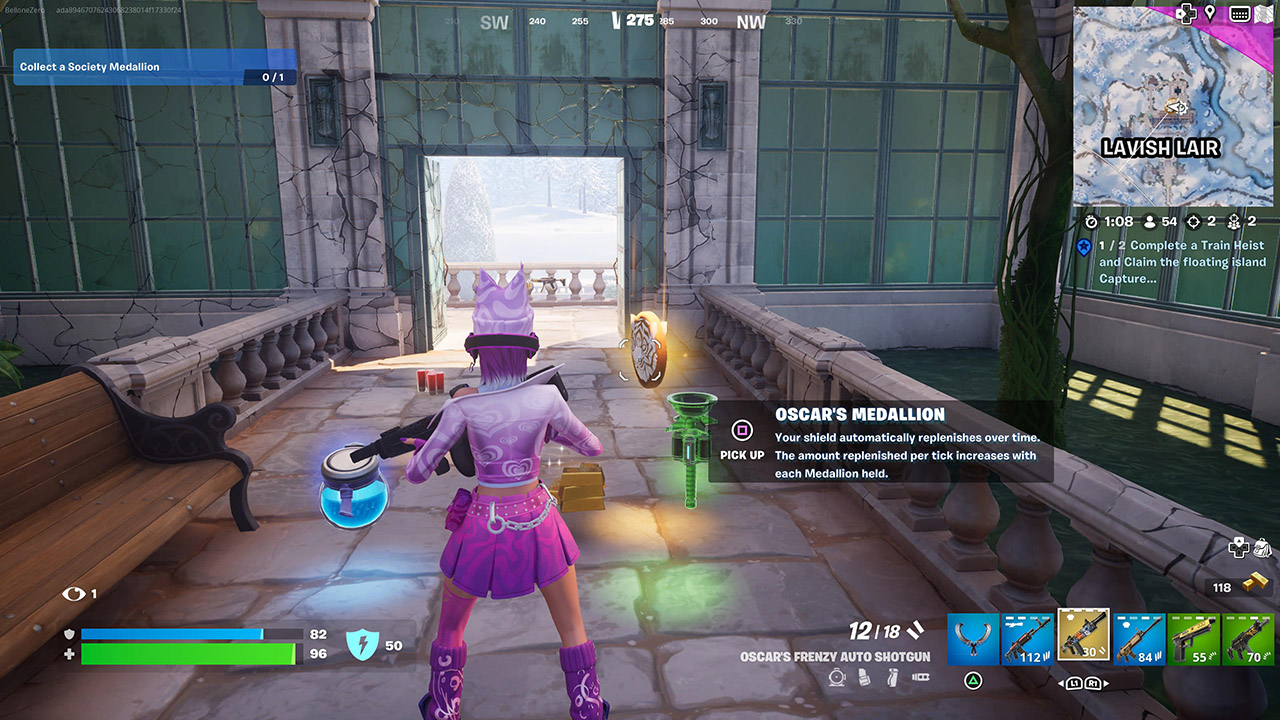Click the laser attachment icon
1280x720 pixels.
(x=921, y=676)
